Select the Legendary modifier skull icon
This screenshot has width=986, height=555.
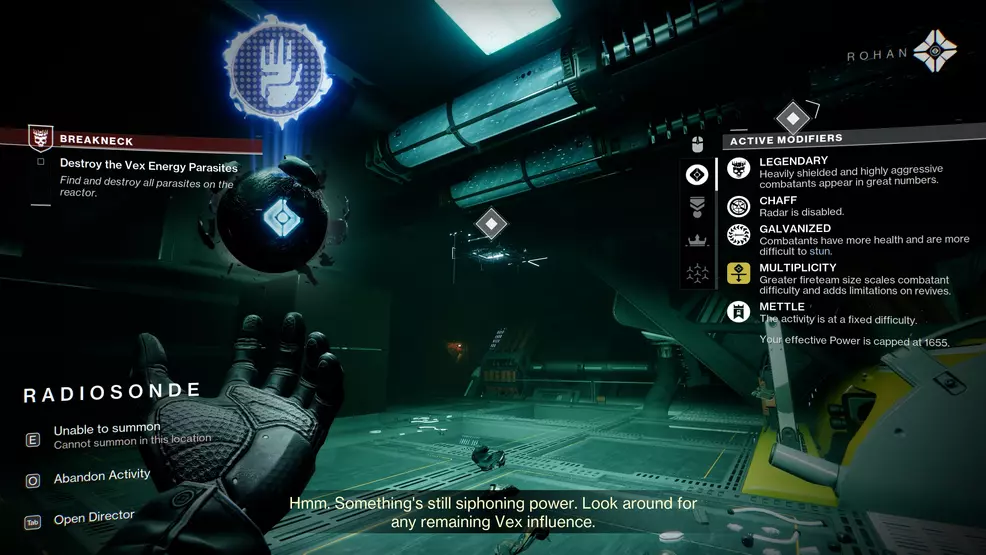click(739, 168)
